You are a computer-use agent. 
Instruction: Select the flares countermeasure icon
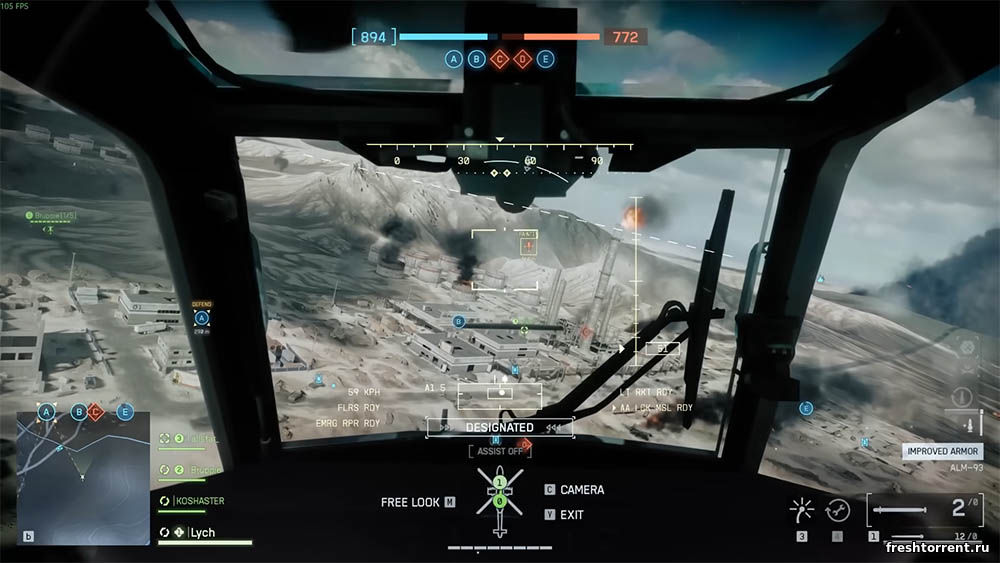[x=801, y=511]
